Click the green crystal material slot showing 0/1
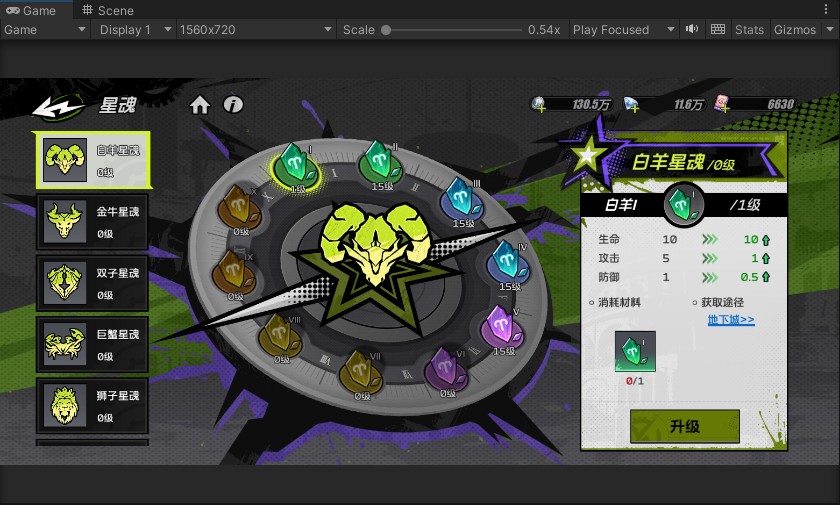Viewport: 840px width, 505px height. tap(635, 354)
